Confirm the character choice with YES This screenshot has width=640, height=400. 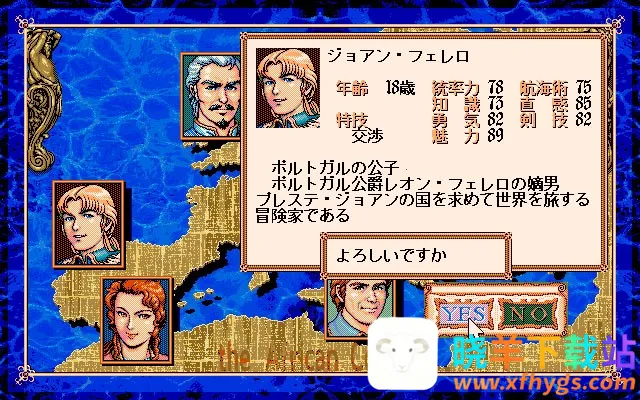[462, 313]
